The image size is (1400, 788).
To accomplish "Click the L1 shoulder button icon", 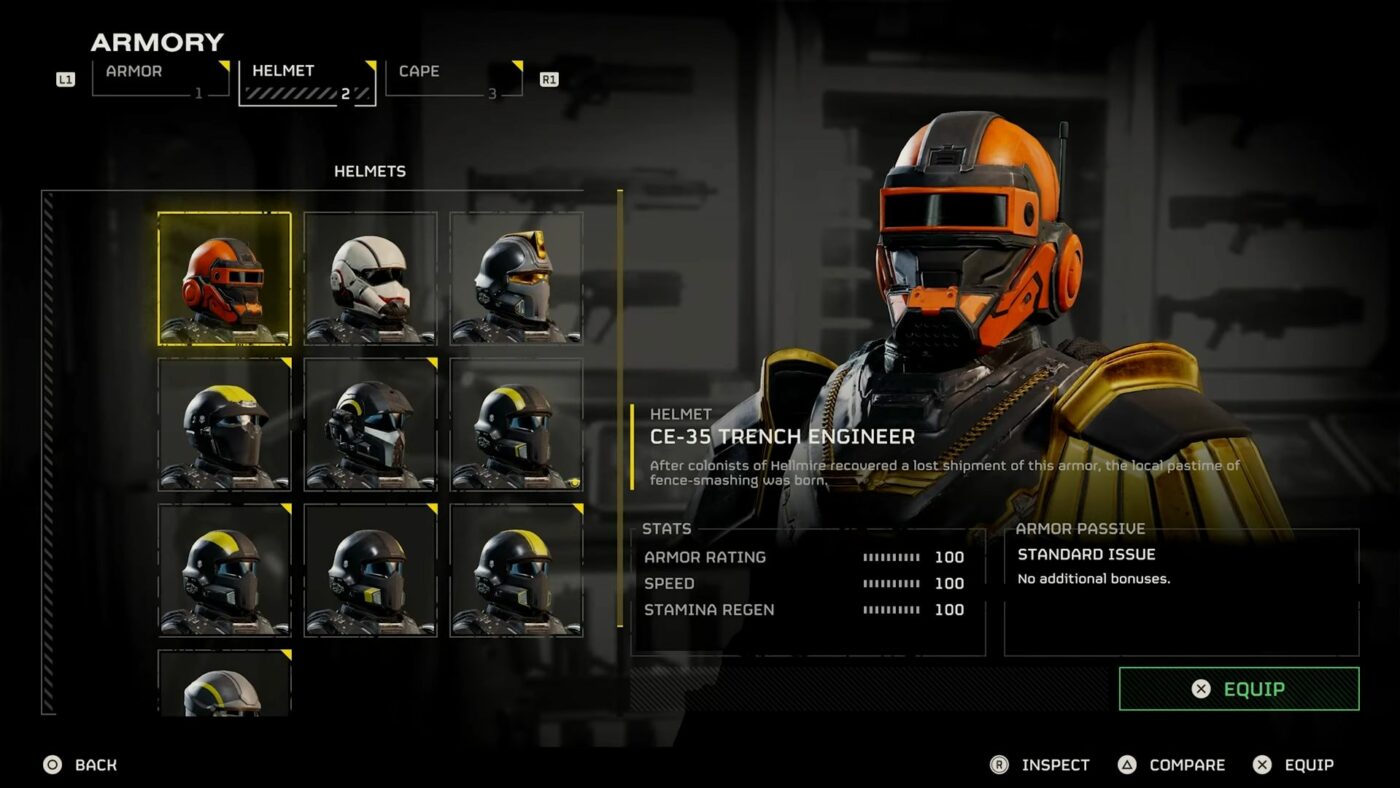I will 66,78.
